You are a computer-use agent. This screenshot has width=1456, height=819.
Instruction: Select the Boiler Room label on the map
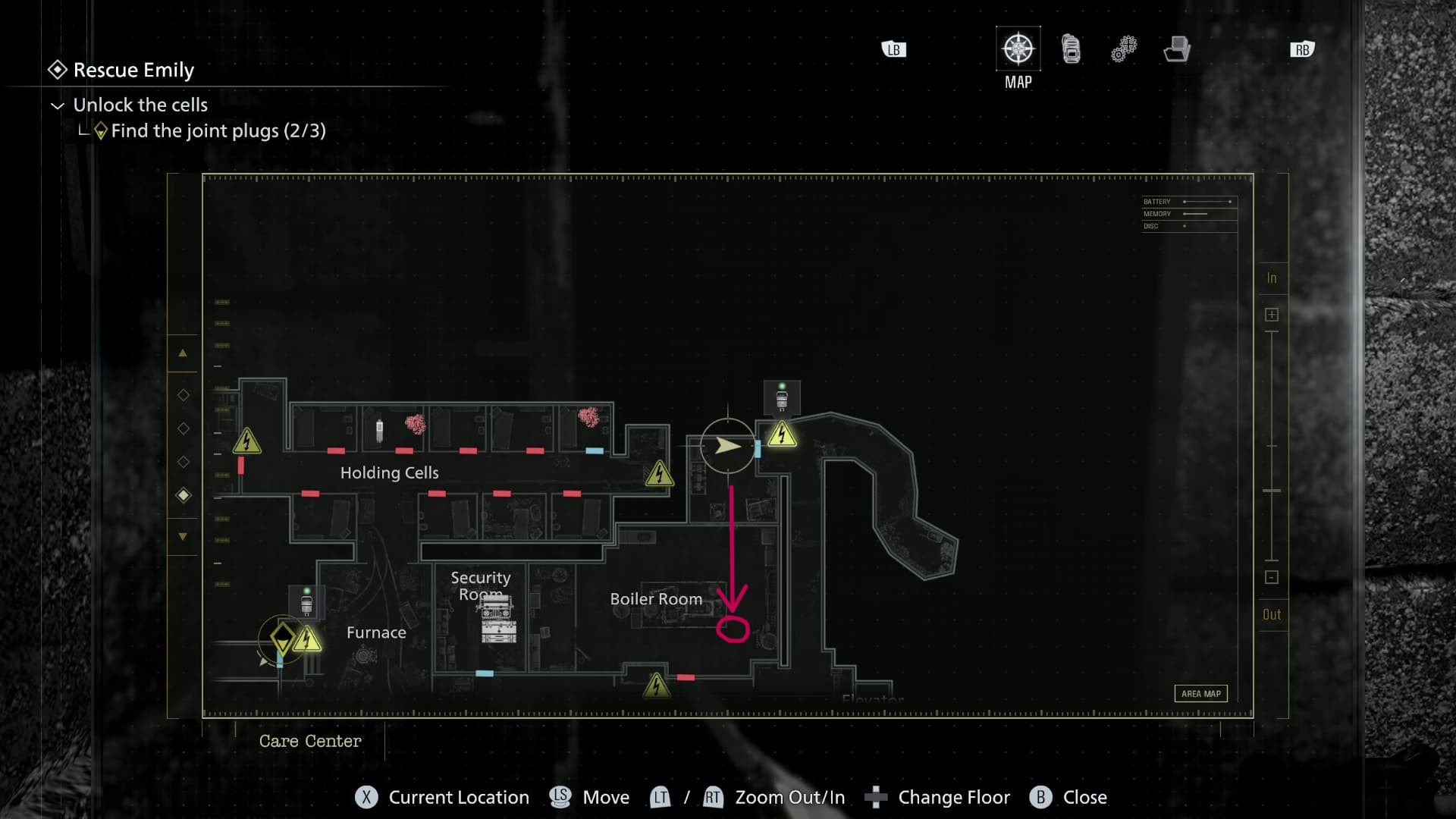(656, 599)
